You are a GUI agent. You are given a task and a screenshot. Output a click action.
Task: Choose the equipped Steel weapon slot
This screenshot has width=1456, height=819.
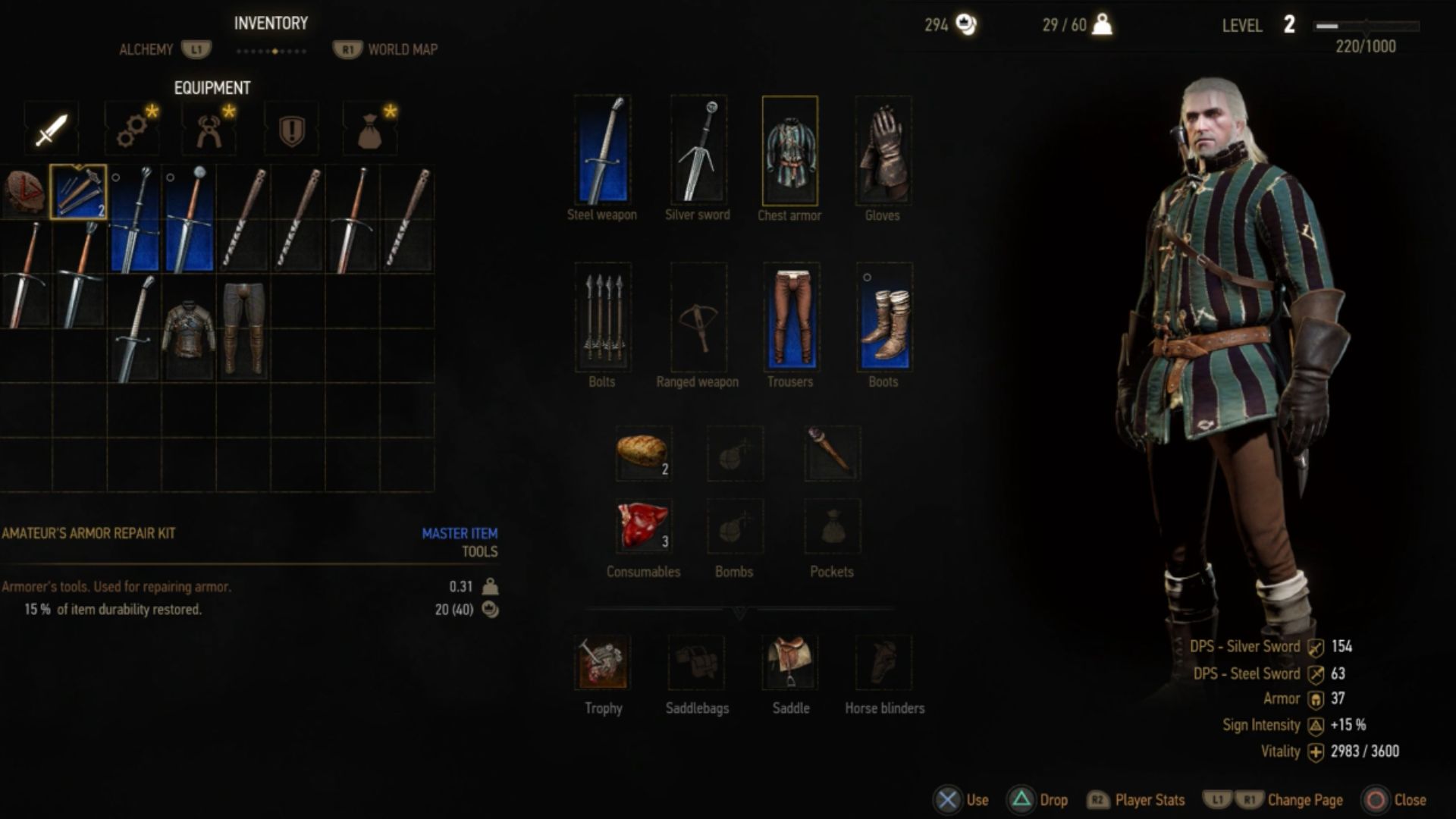point(602,150)
